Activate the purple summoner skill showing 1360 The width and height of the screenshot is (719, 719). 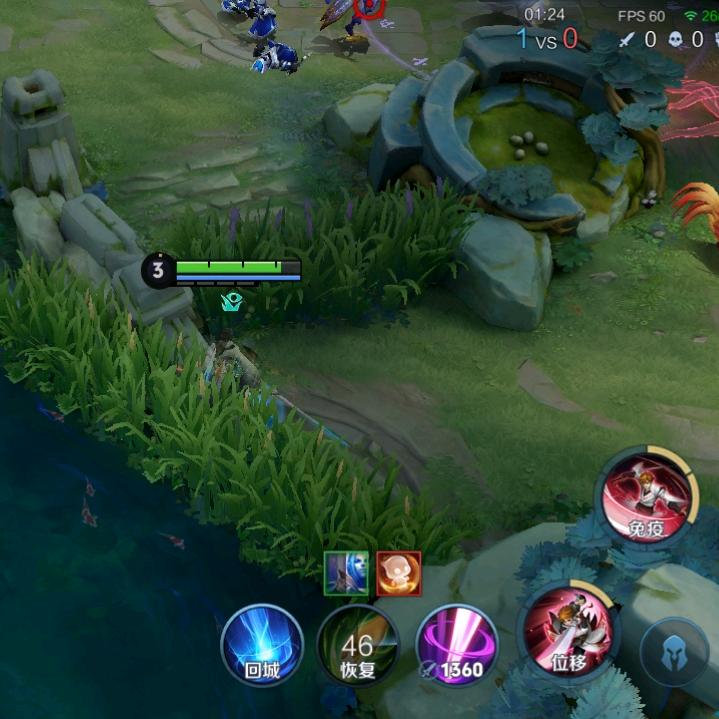click(x=456, y=645)
